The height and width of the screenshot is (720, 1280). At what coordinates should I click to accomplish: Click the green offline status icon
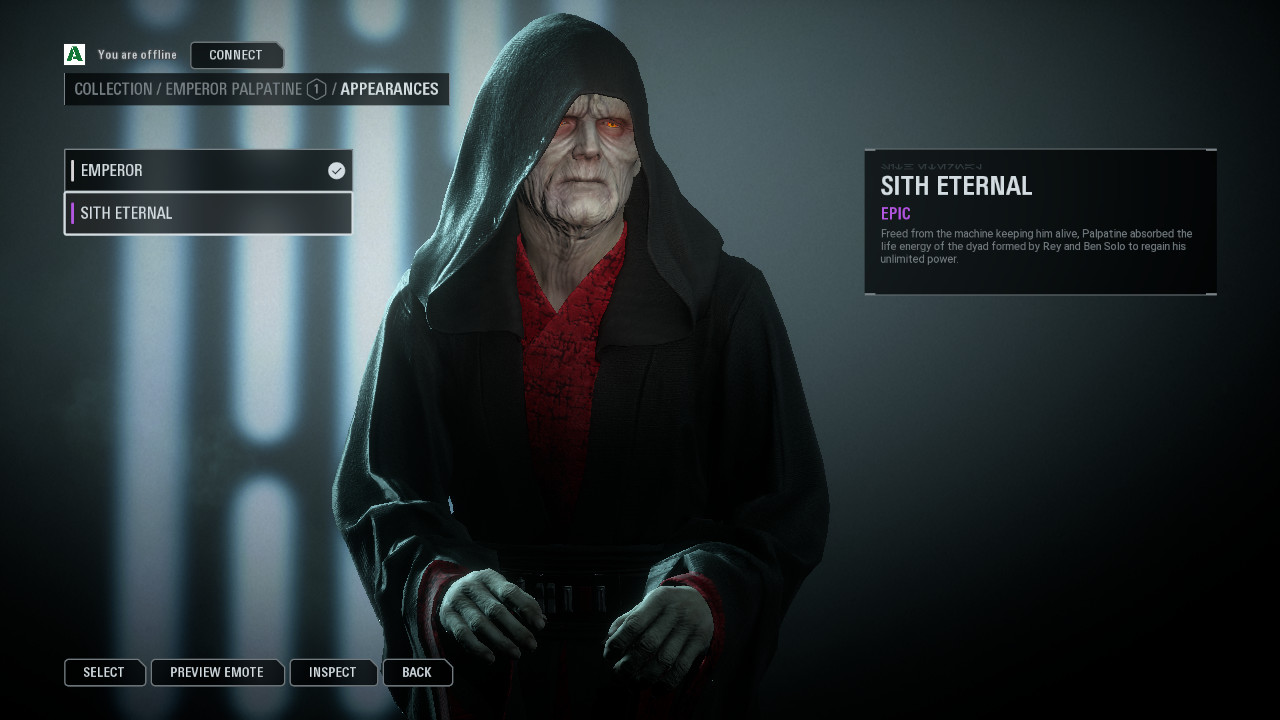pyautogui.click(x=72, y=54)
